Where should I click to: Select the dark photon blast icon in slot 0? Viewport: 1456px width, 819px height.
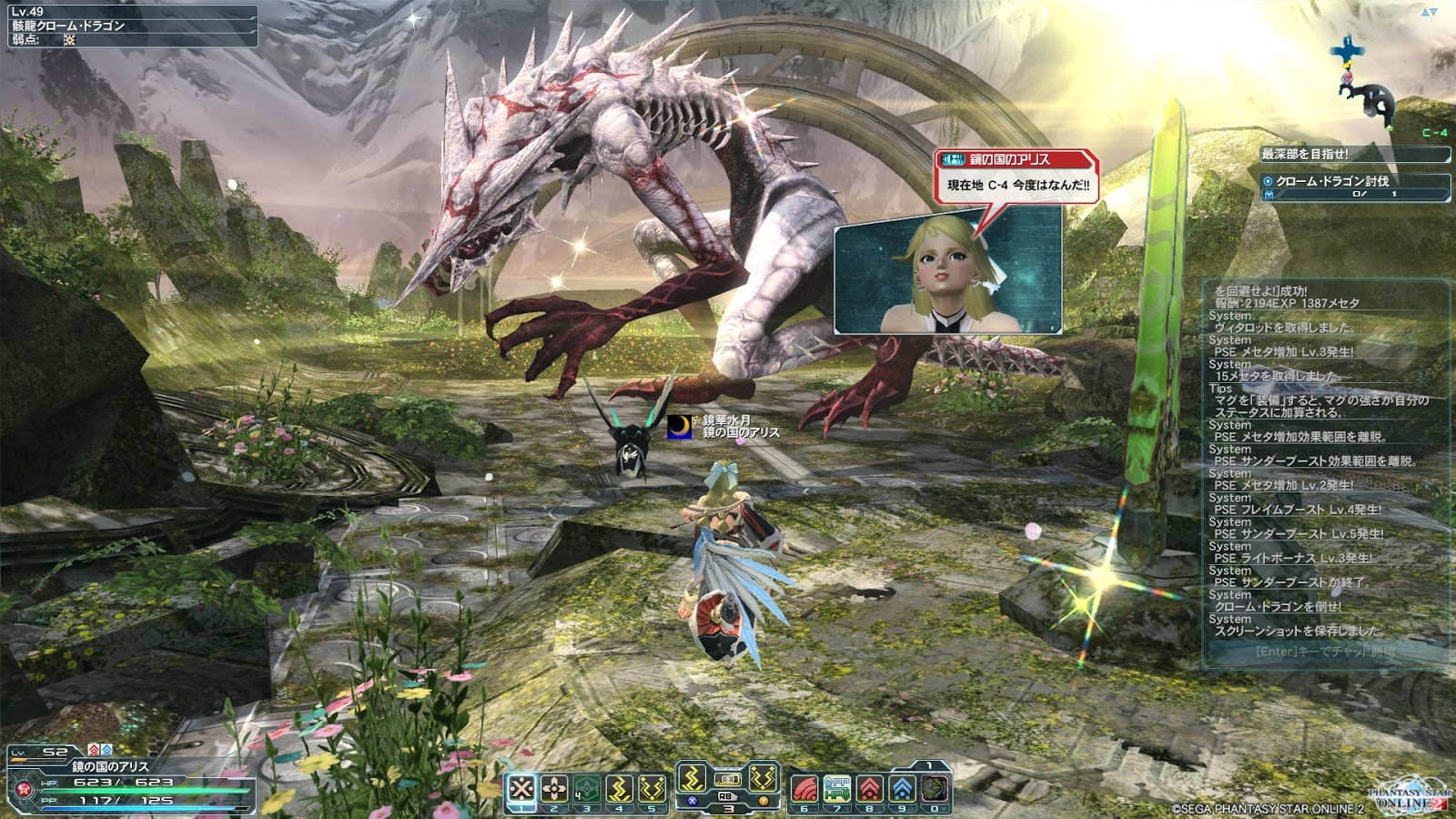point(935,788)
